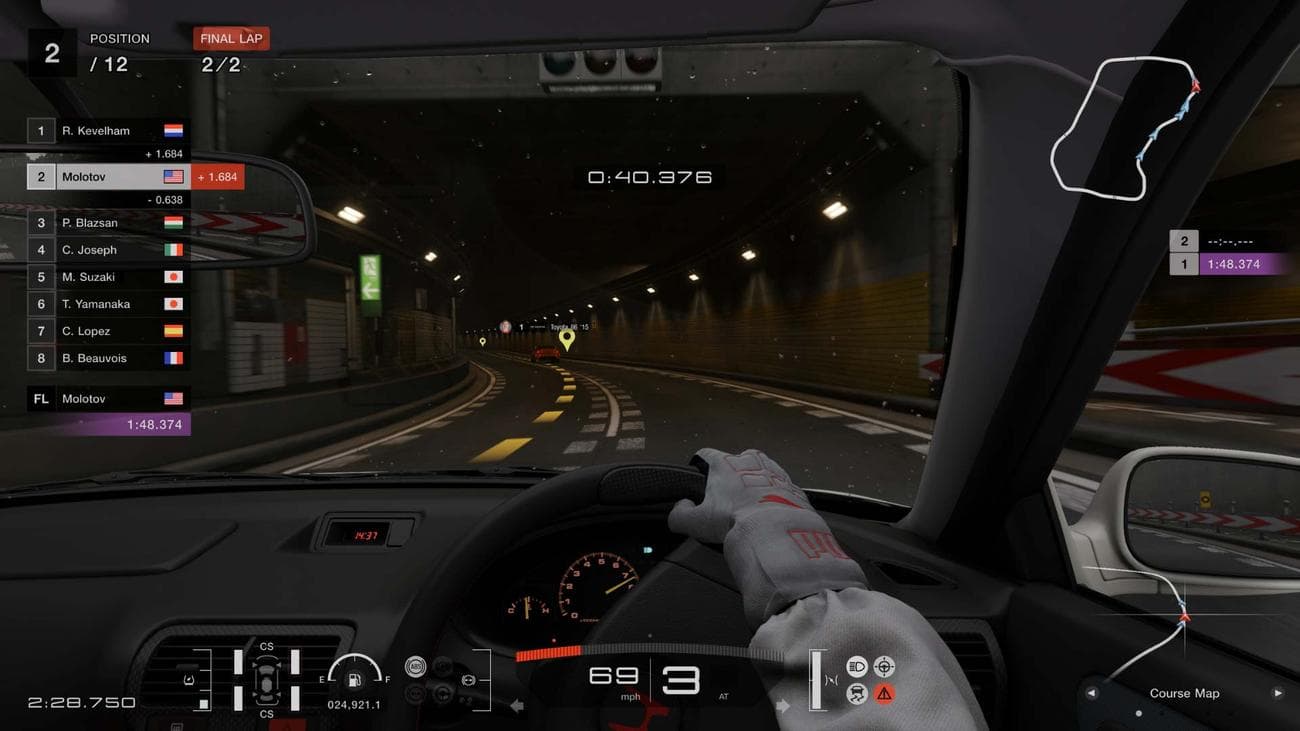
Task: Switch to the Course Map view
Action: pos(1185,693)
